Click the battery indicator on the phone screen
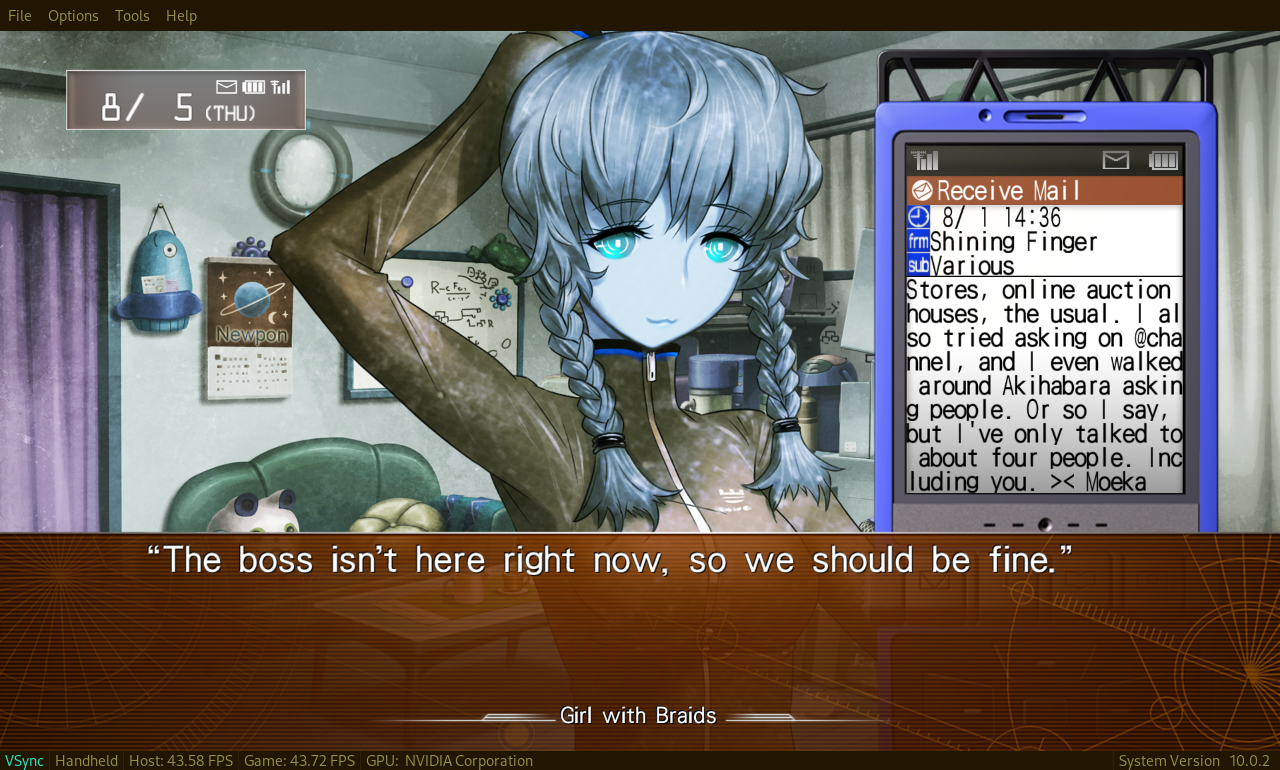 [1163, 159]
